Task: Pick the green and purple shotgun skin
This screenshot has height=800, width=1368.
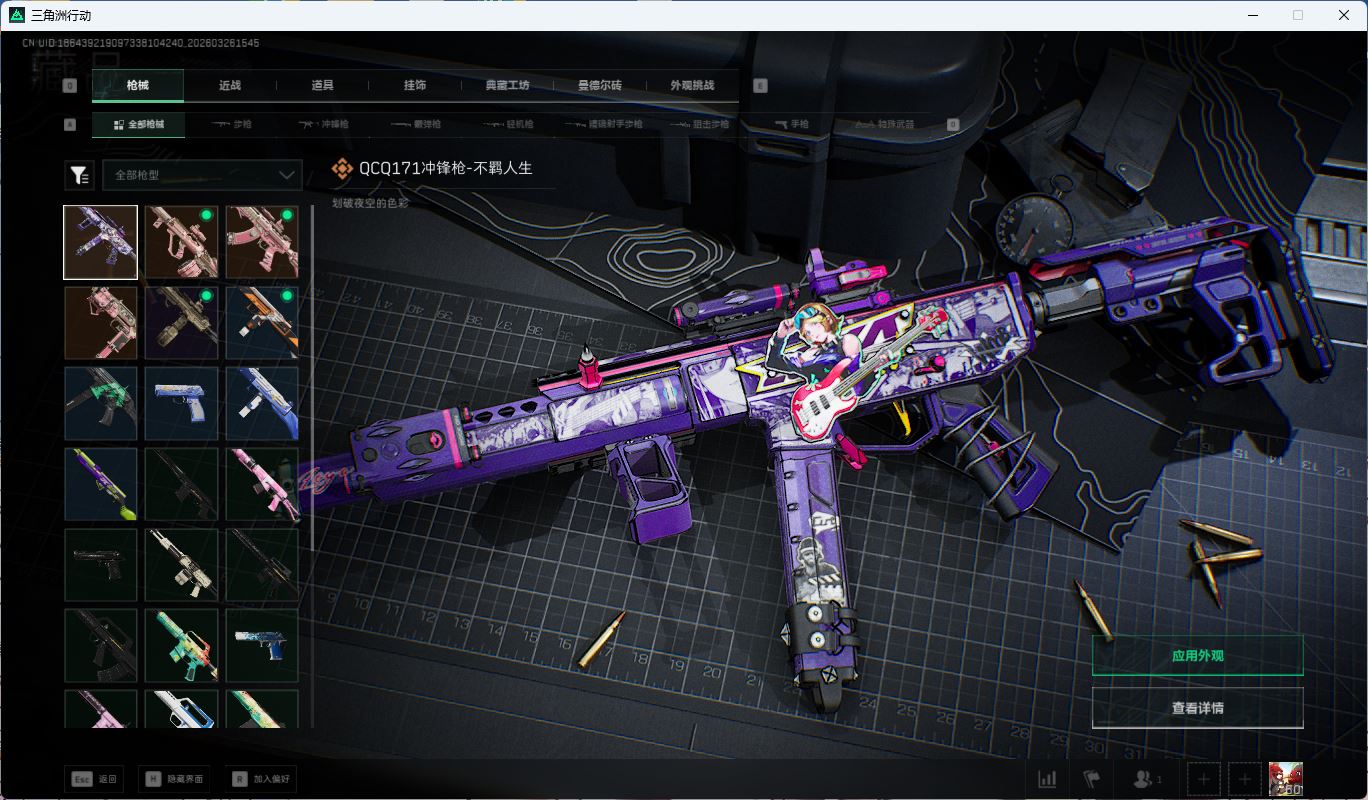Action: 101,485
